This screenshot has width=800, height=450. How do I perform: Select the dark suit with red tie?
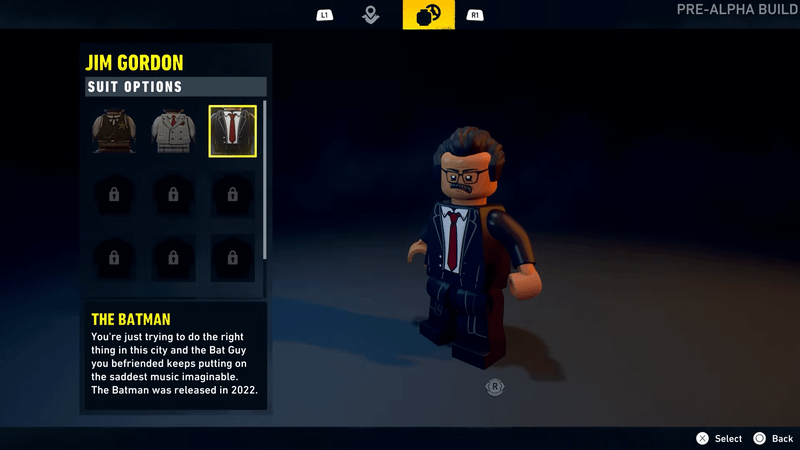[232, 132]
